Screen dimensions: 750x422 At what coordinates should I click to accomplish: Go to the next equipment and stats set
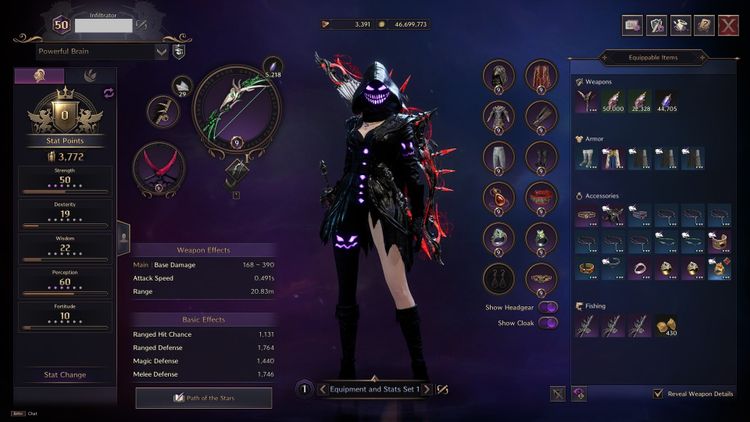[427, 389]
